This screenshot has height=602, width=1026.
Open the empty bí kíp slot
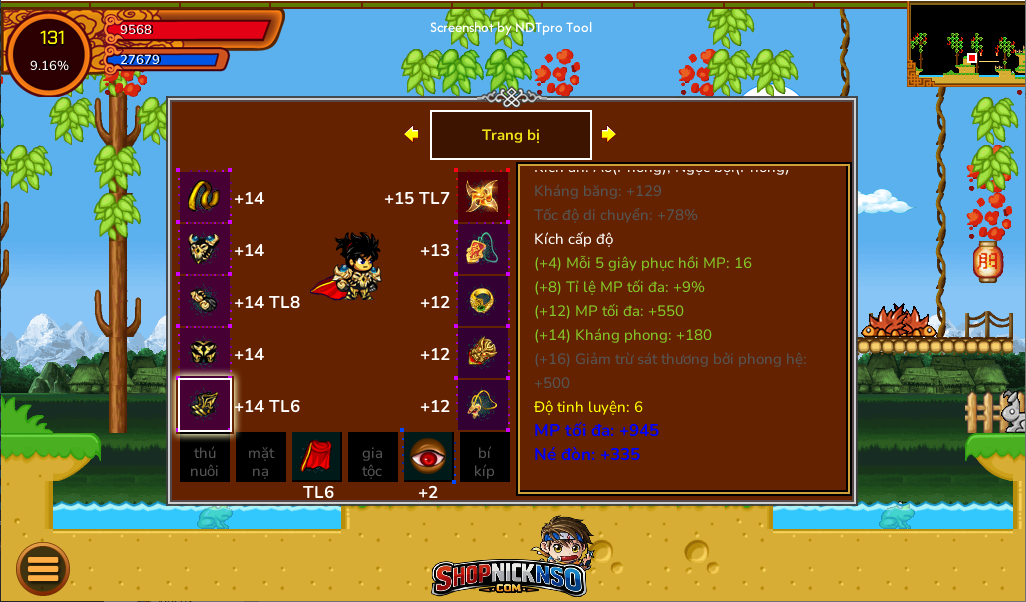tap(484, 457)
